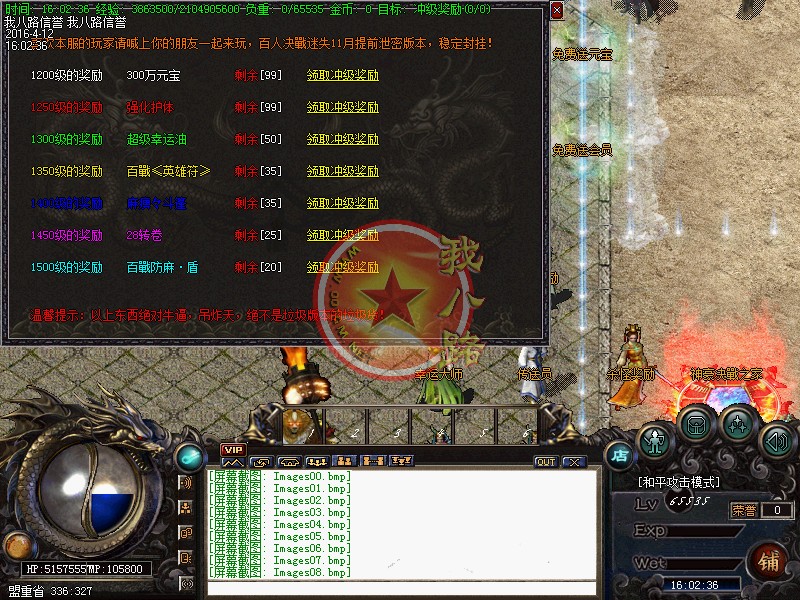Click the VIP badge above chat
This screenshot has width=800, height=600.
[x=233, y=449]
